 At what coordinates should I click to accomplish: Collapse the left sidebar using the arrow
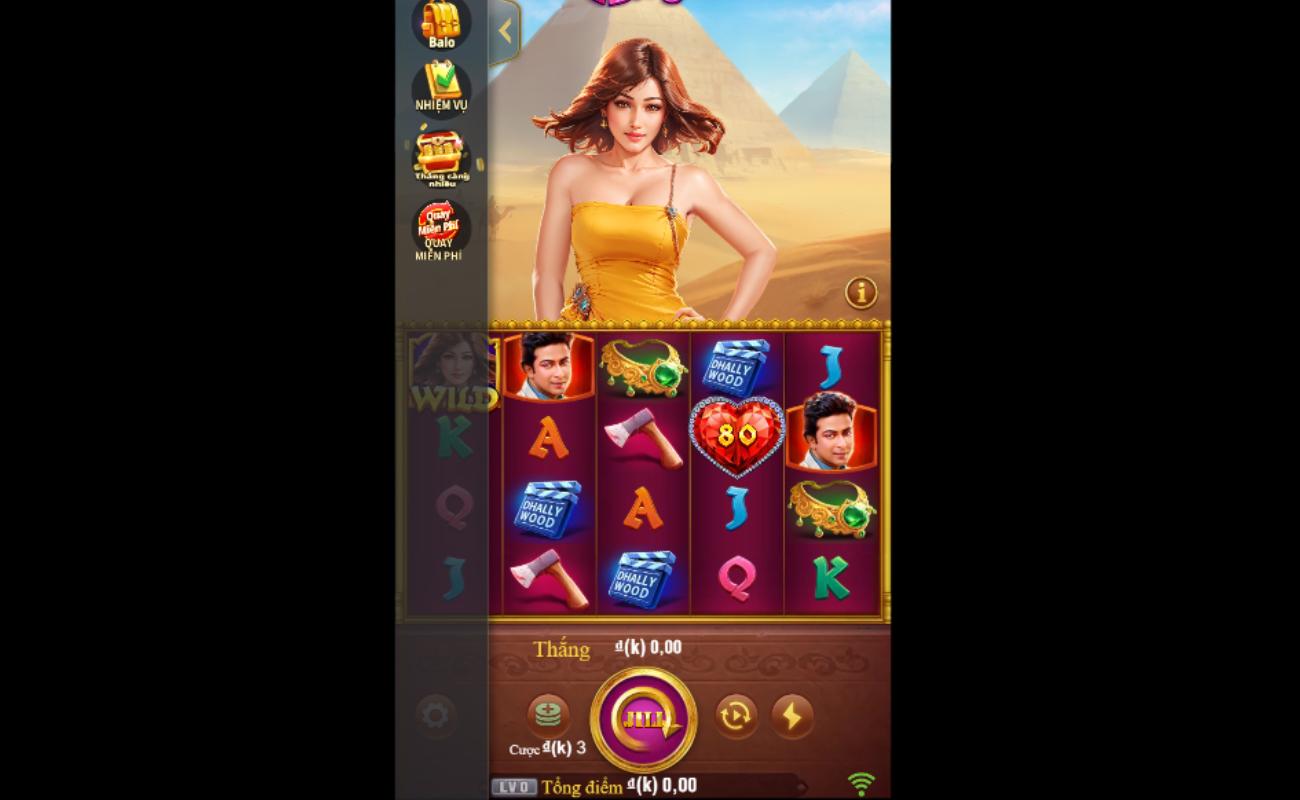pos(504,31)
